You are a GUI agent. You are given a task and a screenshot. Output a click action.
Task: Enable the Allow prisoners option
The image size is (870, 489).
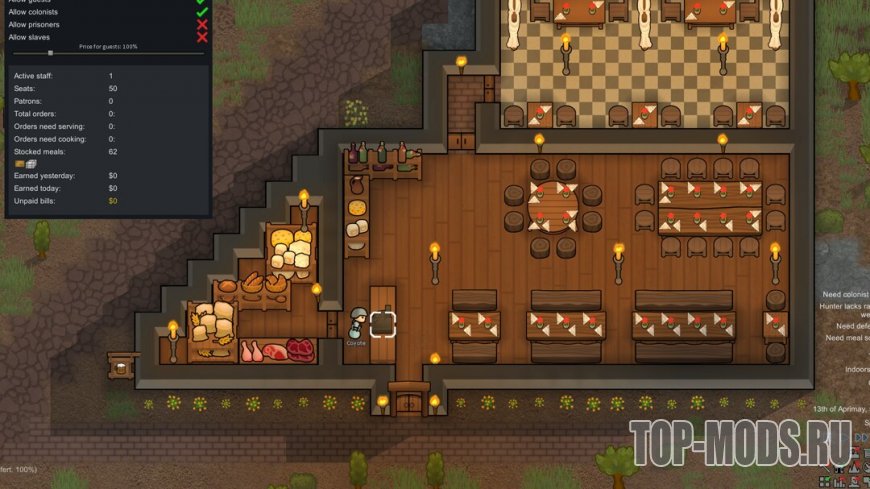click(x=202, y=24)
